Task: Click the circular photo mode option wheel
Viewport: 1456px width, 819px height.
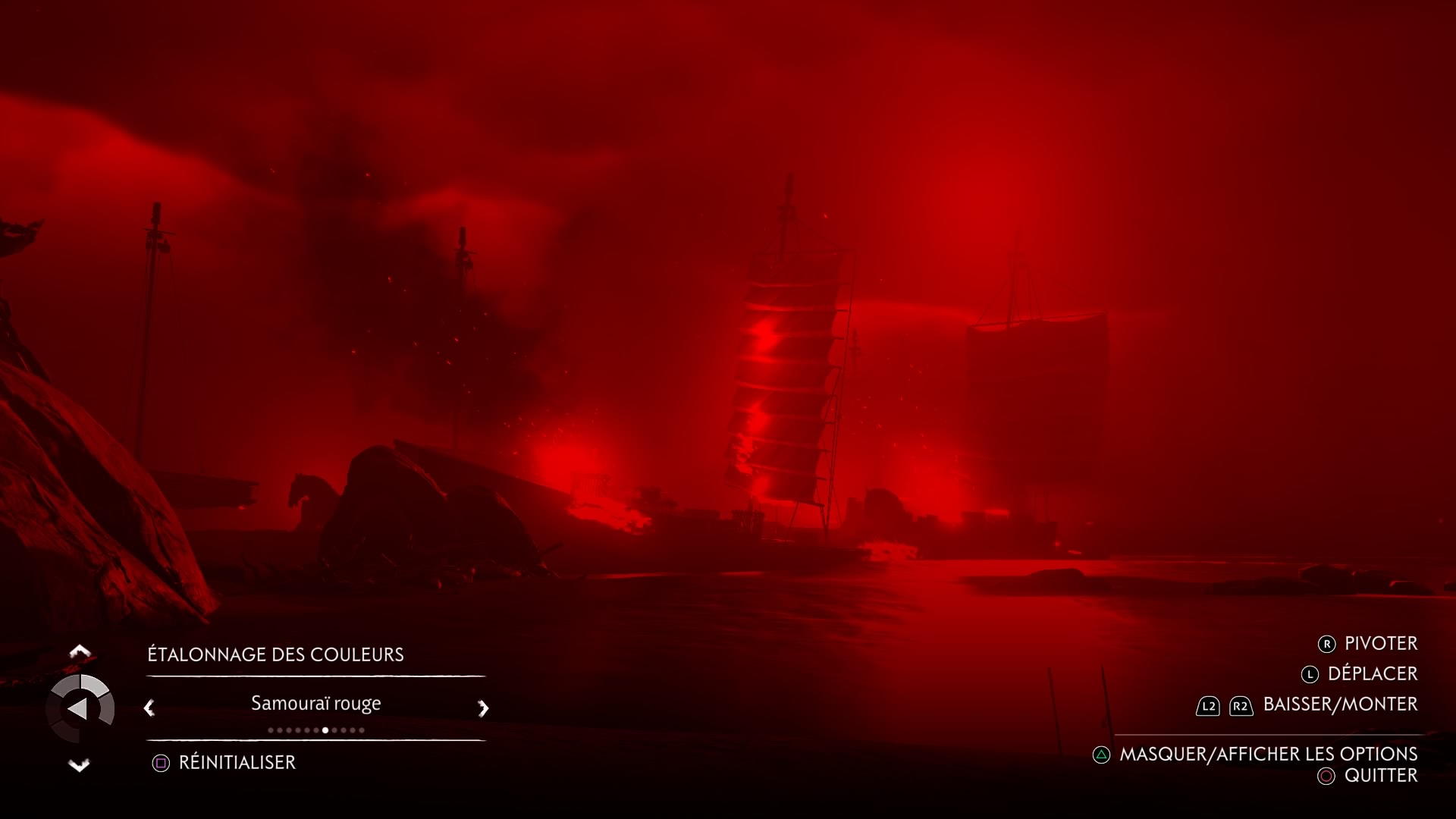Action: pos(80,709)
